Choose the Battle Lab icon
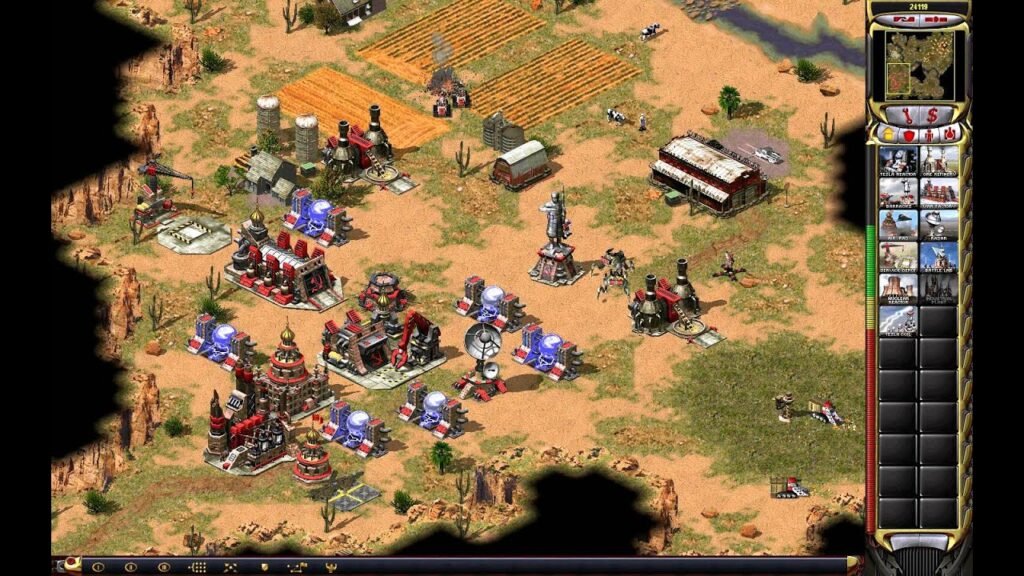 click(x=939, y=256)
